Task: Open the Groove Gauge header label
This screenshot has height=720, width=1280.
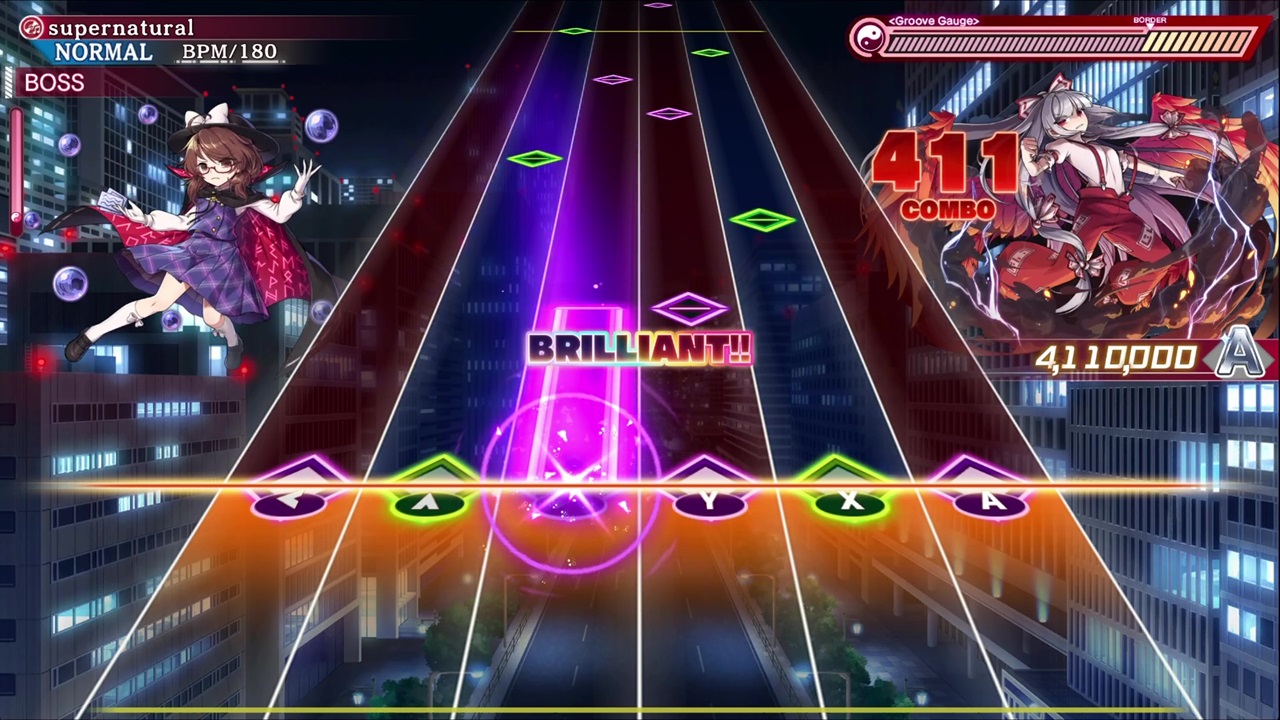Action: 932,20
